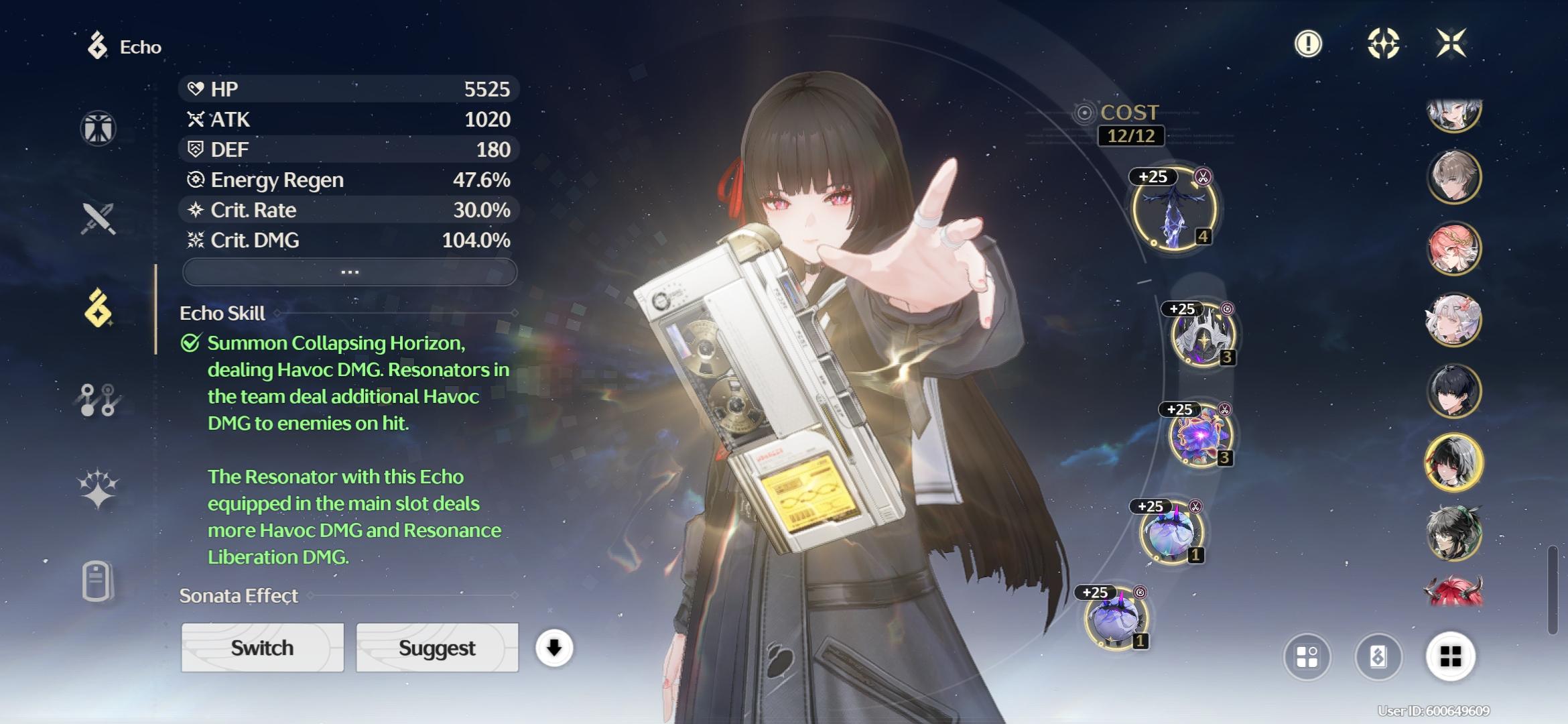This screenshot has width=1568, height=724.
Task: Select the cost 4 echo in the main slot
Action: point(1173,209)
